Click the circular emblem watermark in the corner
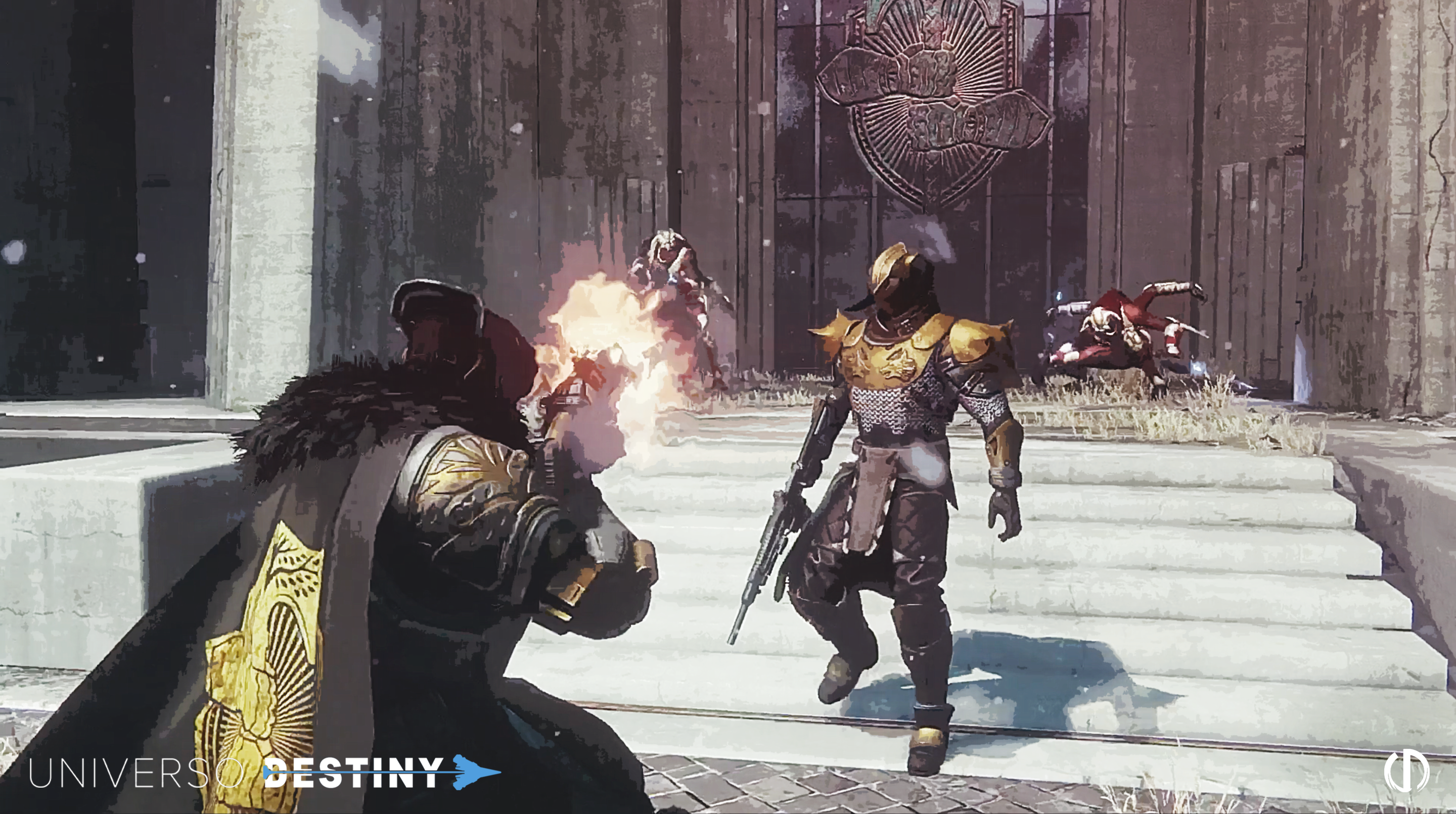This screenshot has width=1456, height=814. tap(1406, 771)
